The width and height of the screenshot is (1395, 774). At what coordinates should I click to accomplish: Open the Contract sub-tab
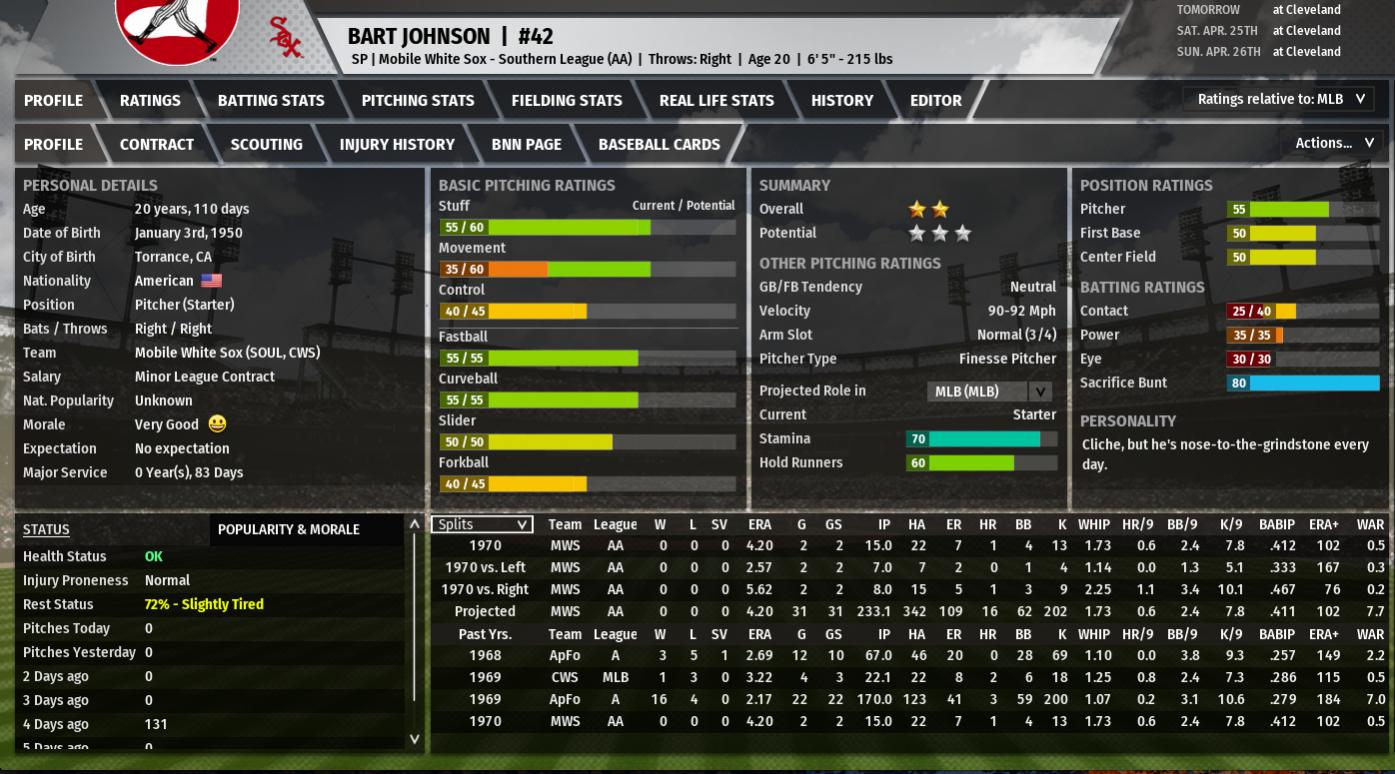tap(157, 144)
